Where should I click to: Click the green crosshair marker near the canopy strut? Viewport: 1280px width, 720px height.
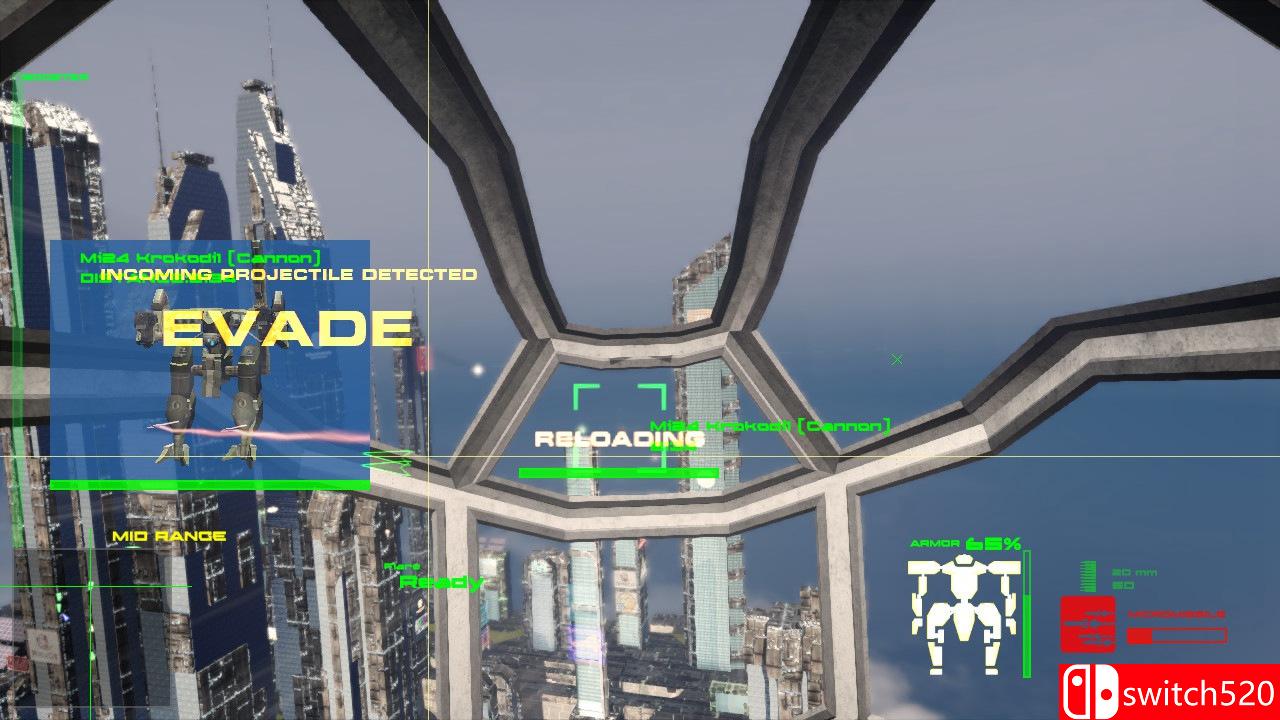coord(897,359)
